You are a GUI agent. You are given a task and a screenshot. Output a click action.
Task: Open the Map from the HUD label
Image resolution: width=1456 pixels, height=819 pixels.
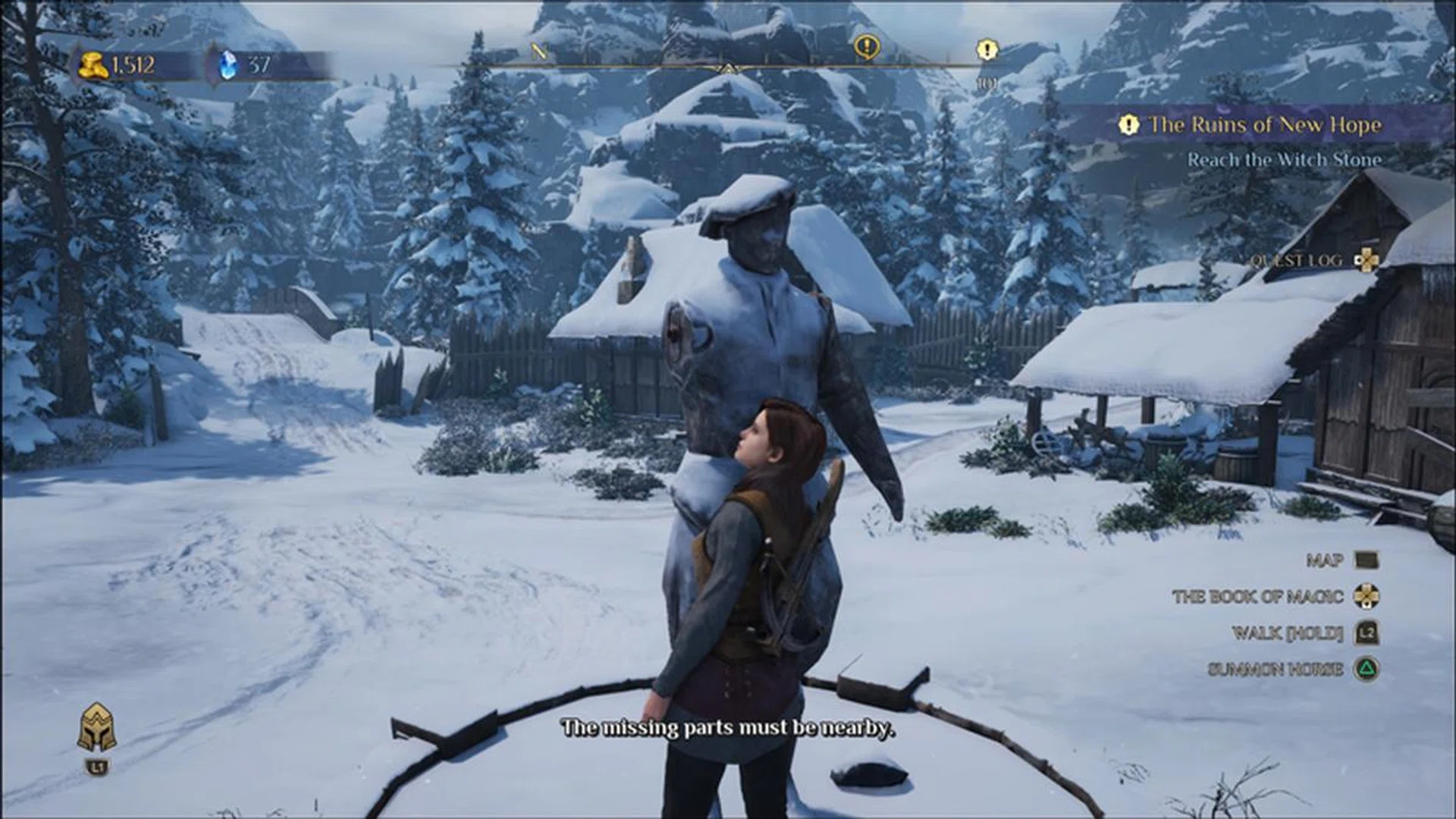click(x=1325, y=560)
